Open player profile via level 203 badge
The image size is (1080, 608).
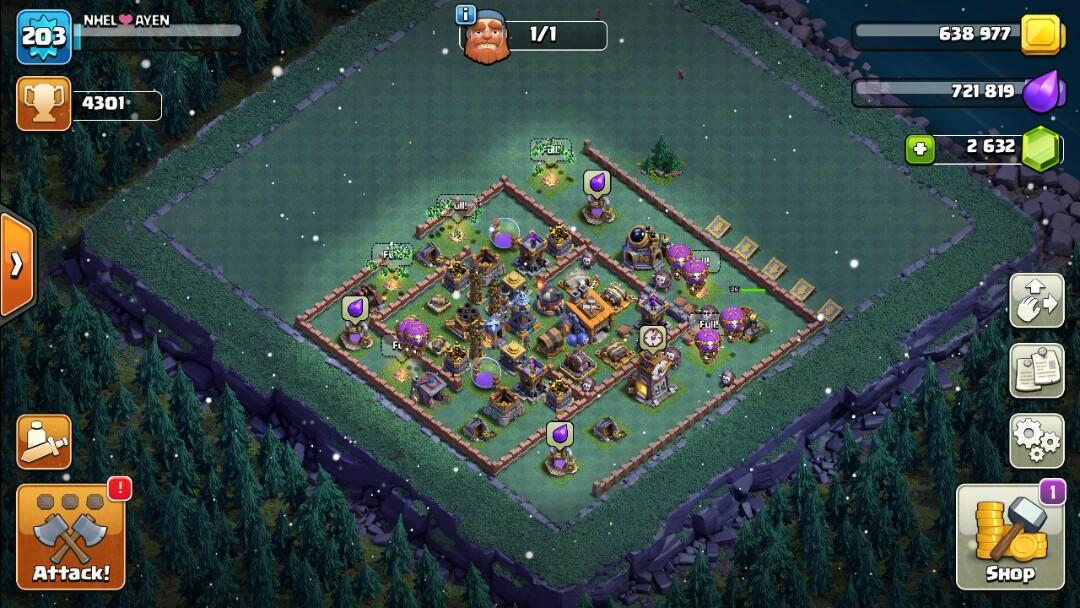click(x=44, y=37)
